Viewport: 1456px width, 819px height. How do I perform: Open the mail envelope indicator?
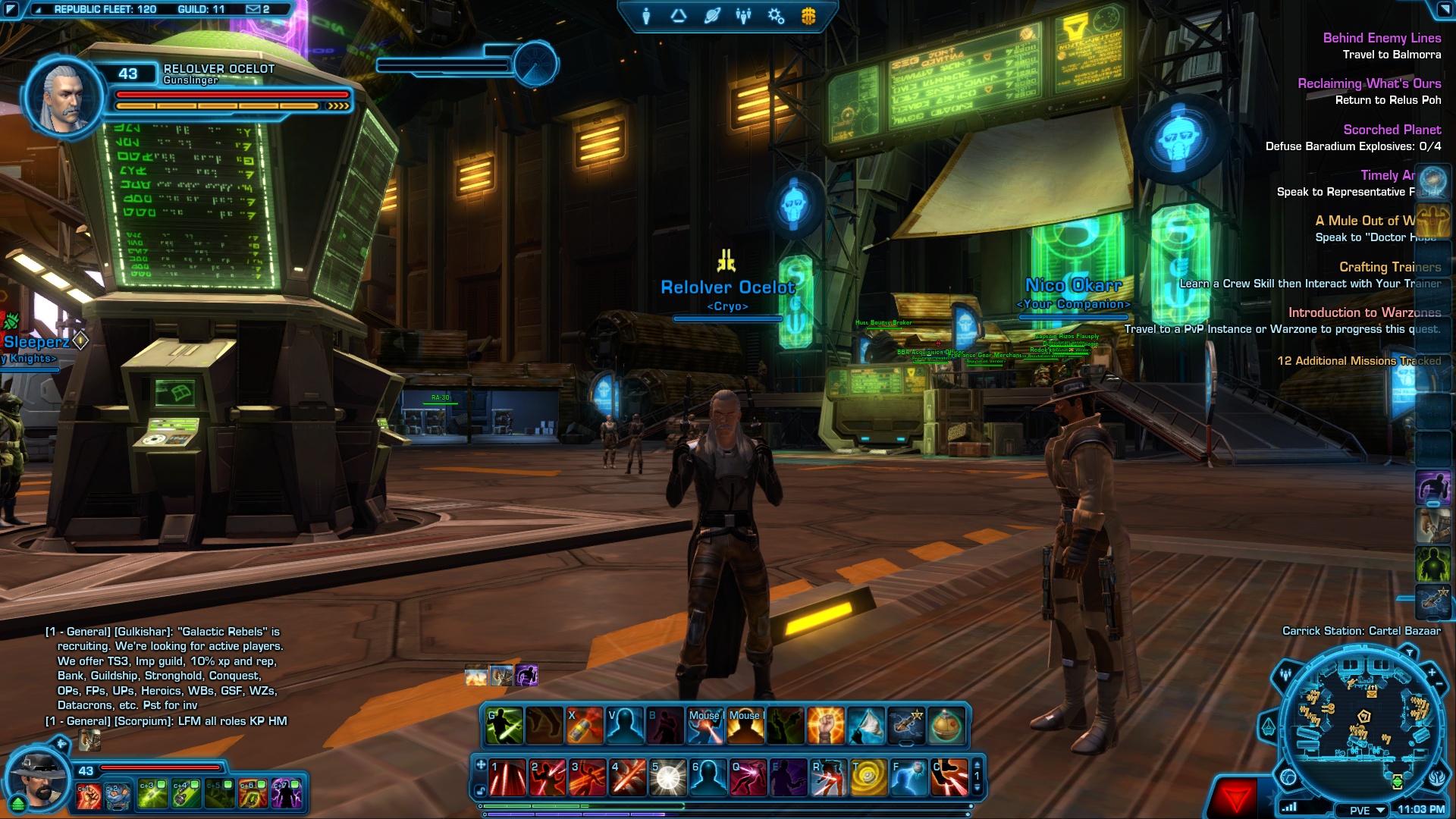pos(254,9)
